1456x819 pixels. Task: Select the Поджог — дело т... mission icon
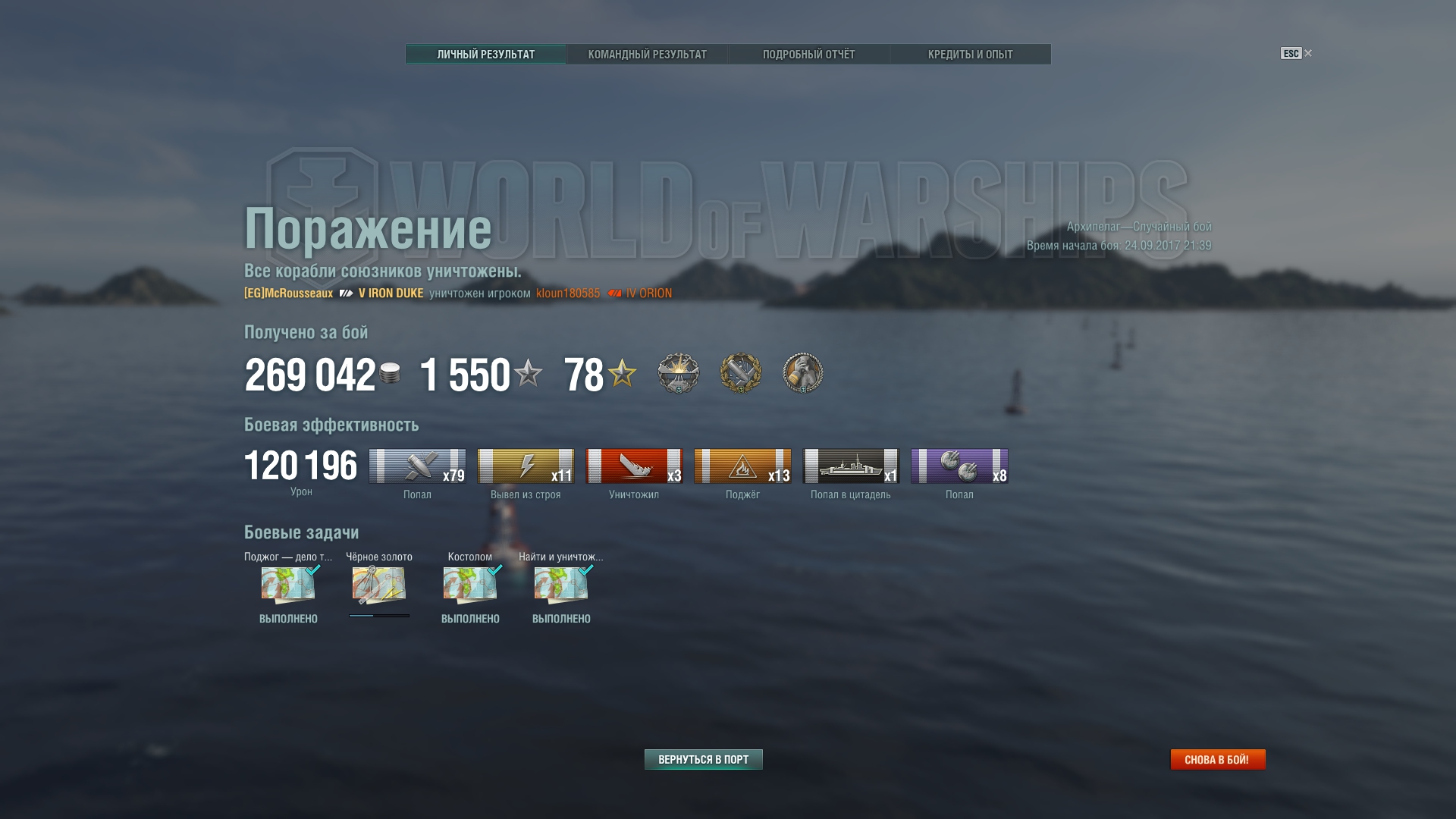(288, 585)
